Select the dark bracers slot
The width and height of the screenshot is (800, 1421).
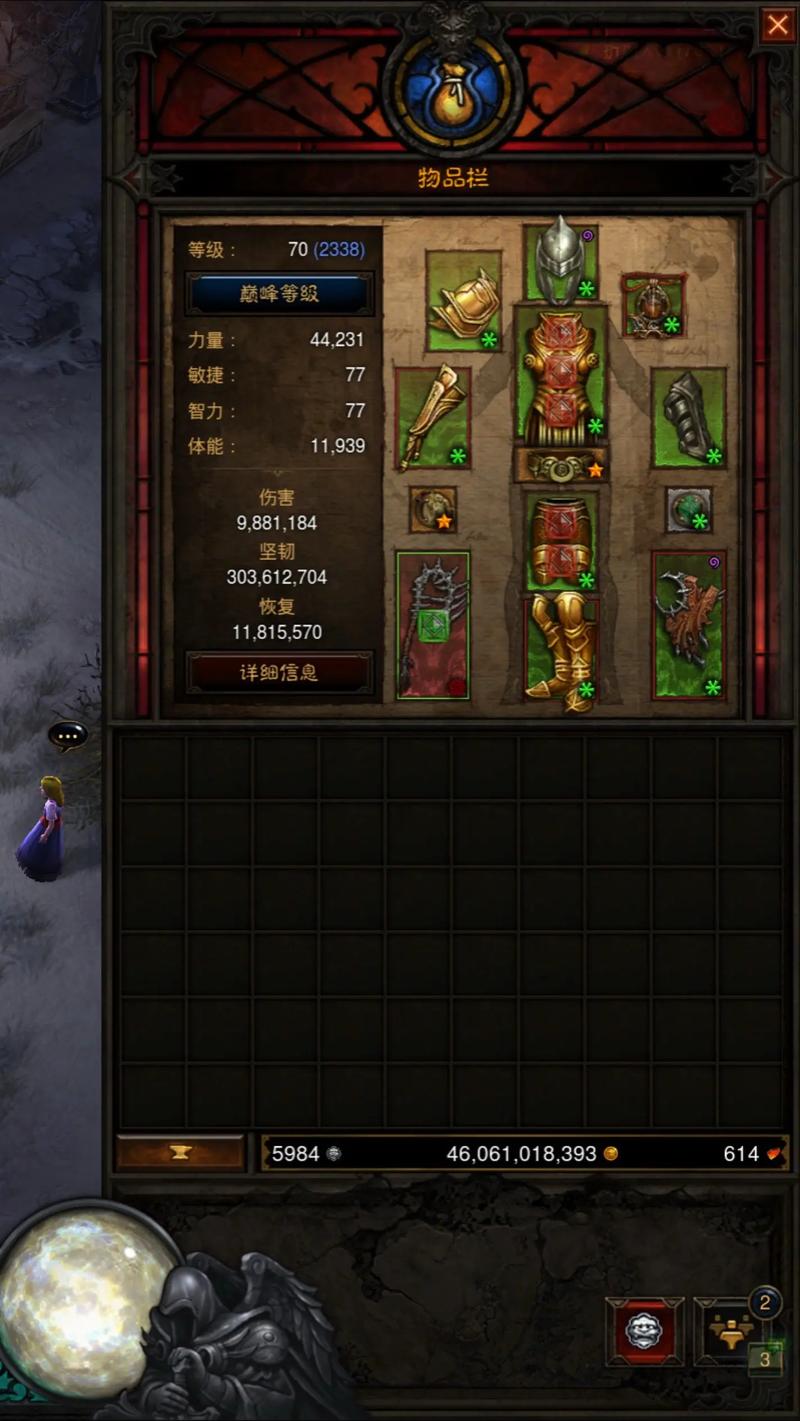pos(688,418)
